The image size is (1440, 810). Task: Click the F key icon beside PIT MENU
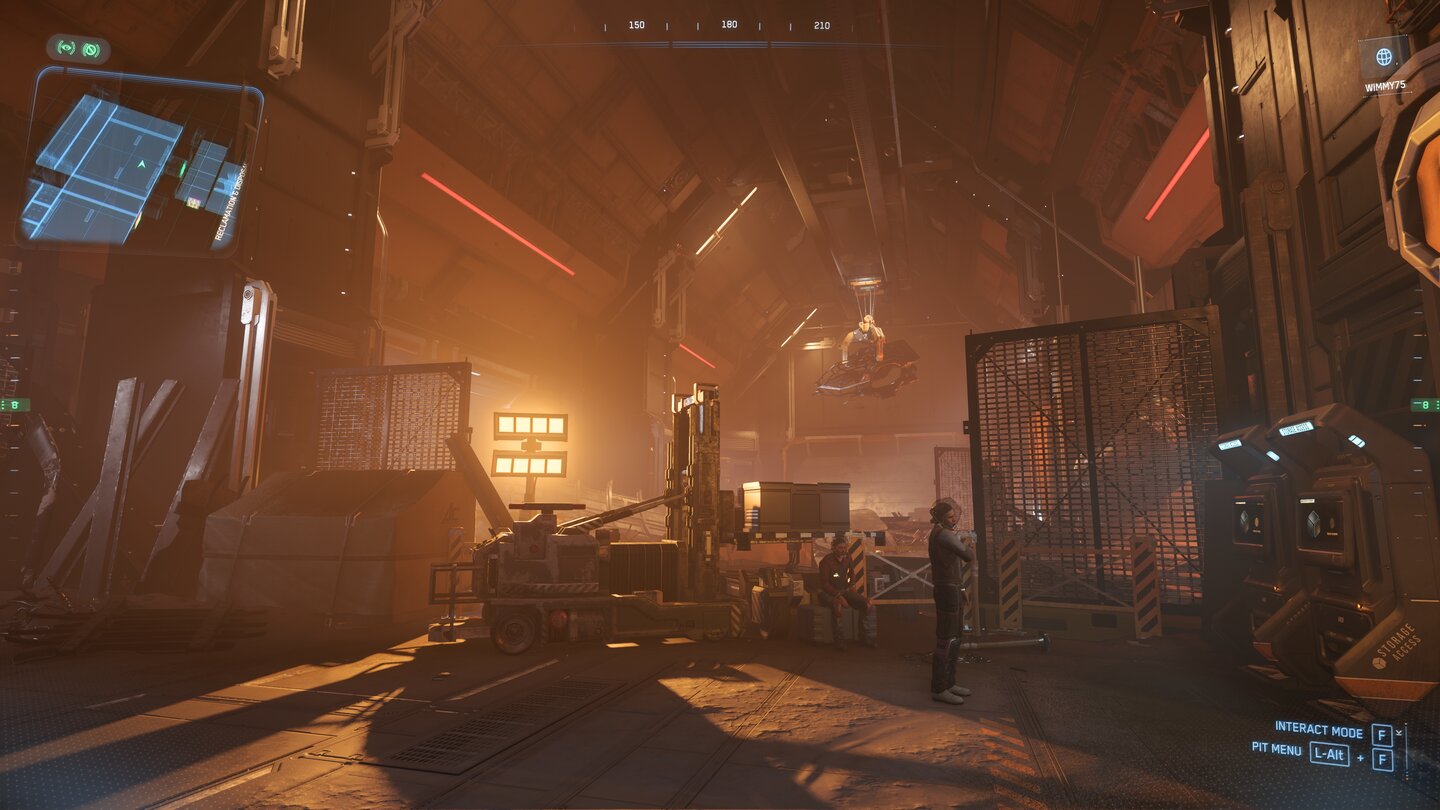point(1382,759)
